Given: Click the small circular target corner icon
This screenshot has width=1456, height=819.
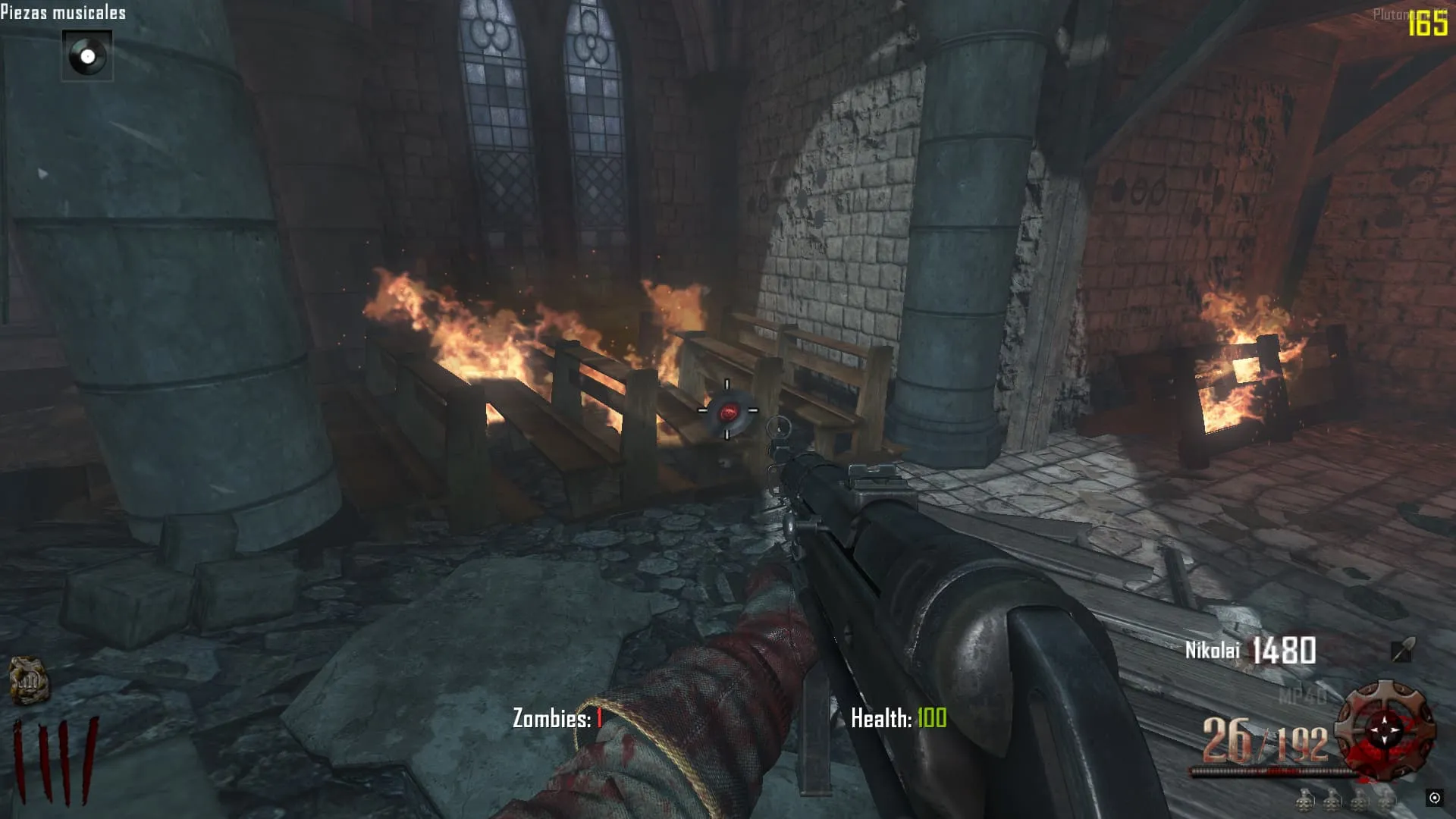Looking at the screenshot, I should [x=1434, y=798].
